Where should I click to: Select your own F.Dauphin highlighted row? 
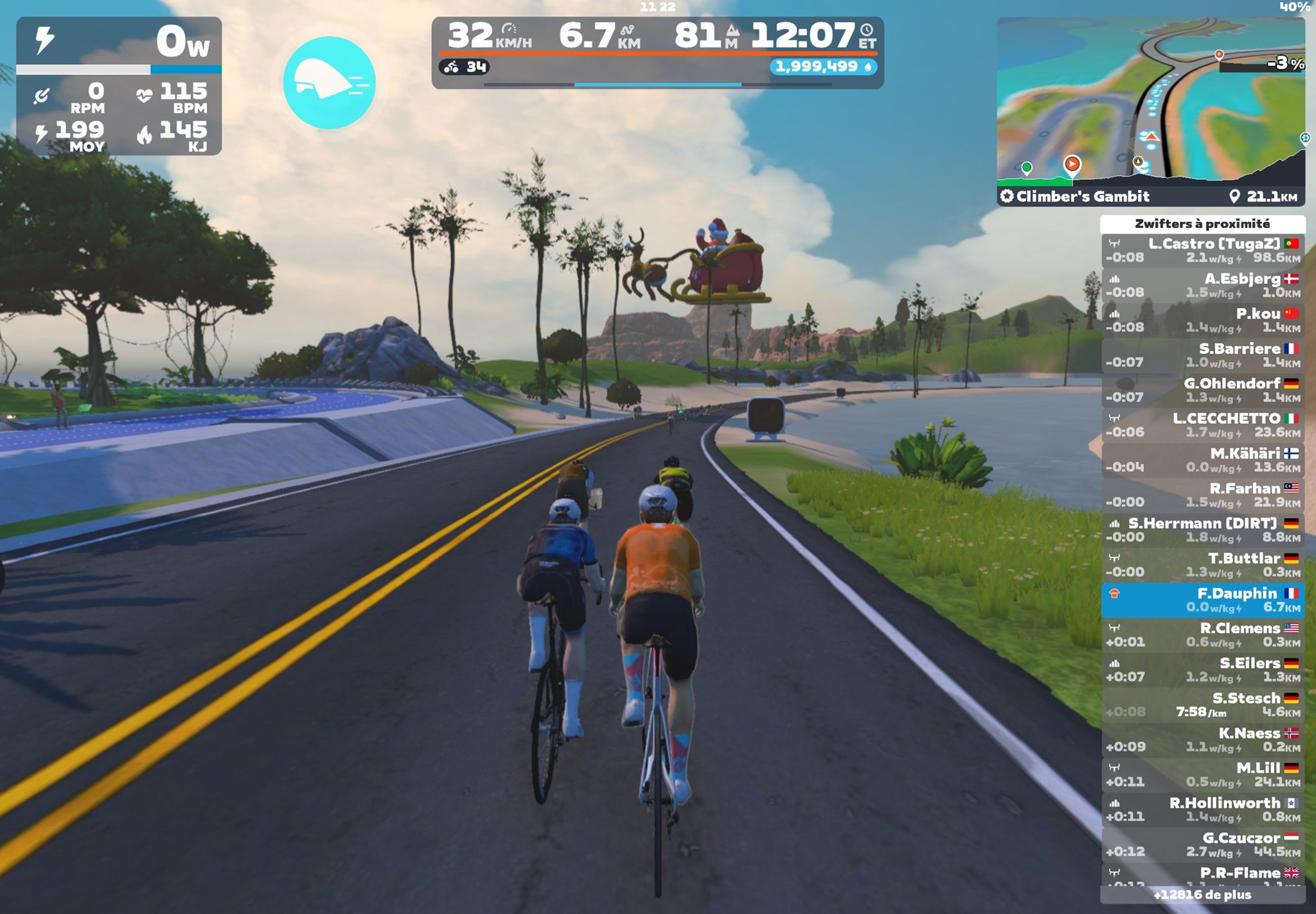[x=1202, y=600]
